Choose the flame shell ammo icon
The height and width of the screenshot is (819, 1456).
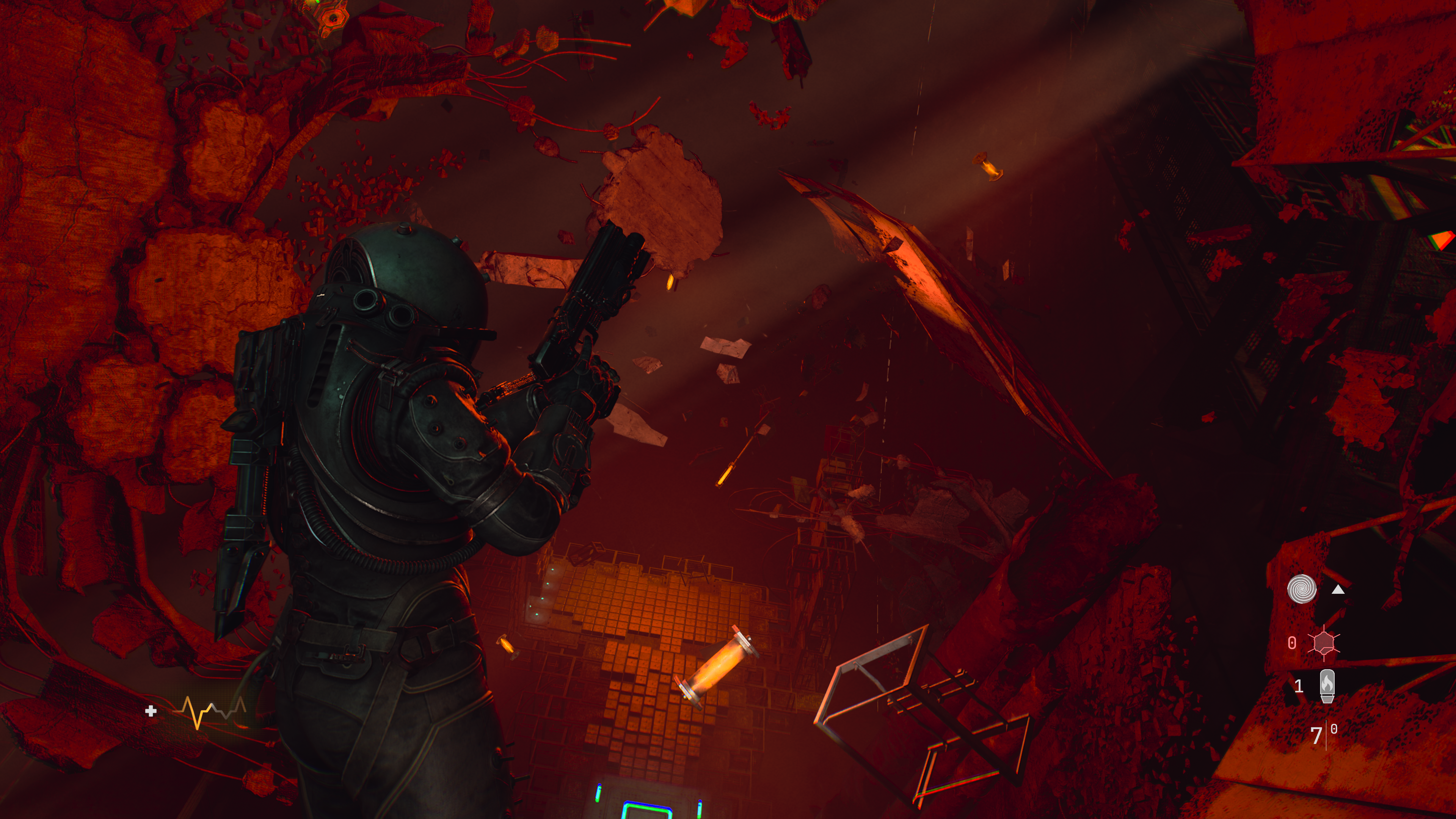[x=1327, y=686]
